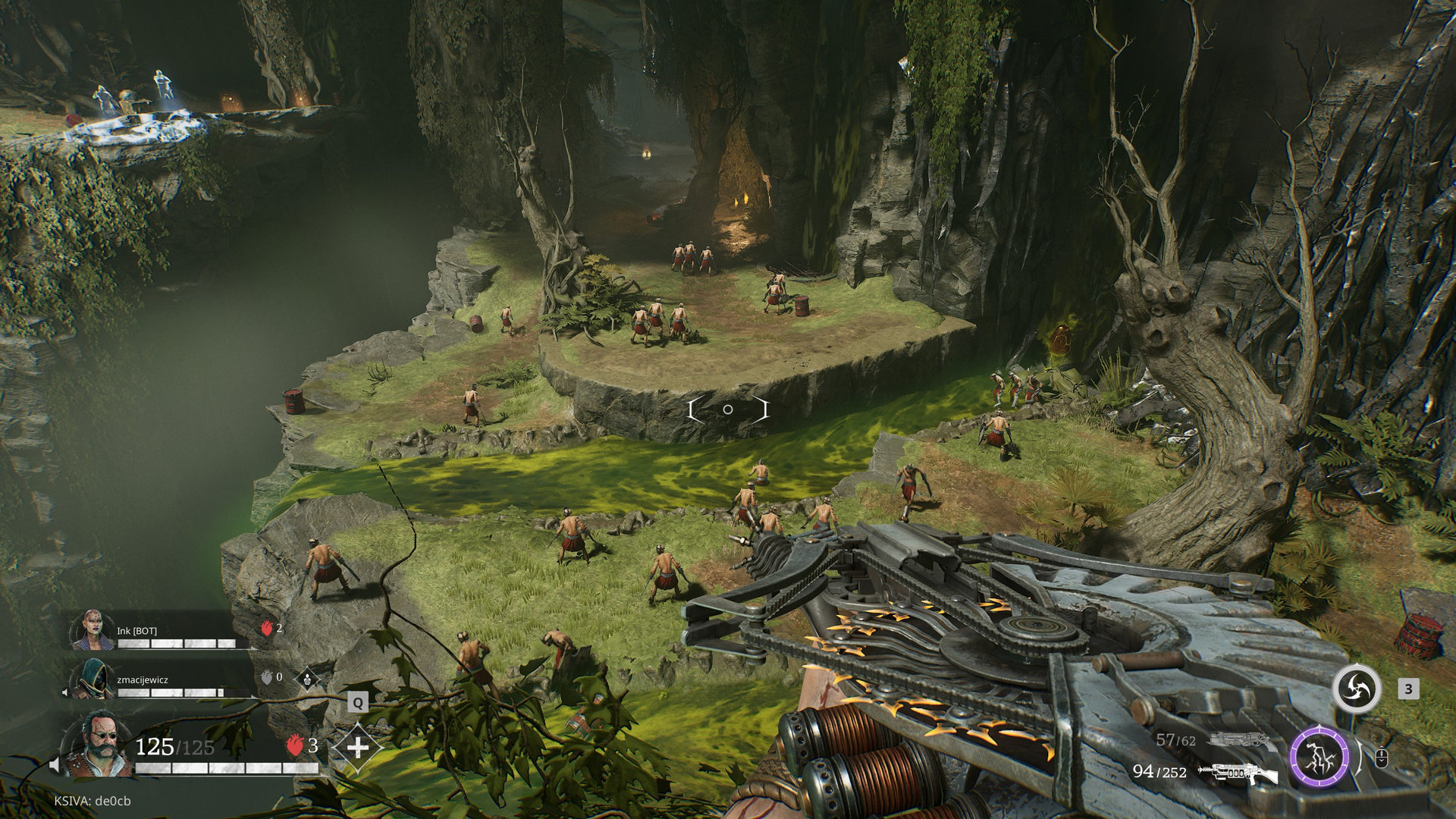
Task: Activate the three-blade swirl ability
Action: click(1357, 689)
